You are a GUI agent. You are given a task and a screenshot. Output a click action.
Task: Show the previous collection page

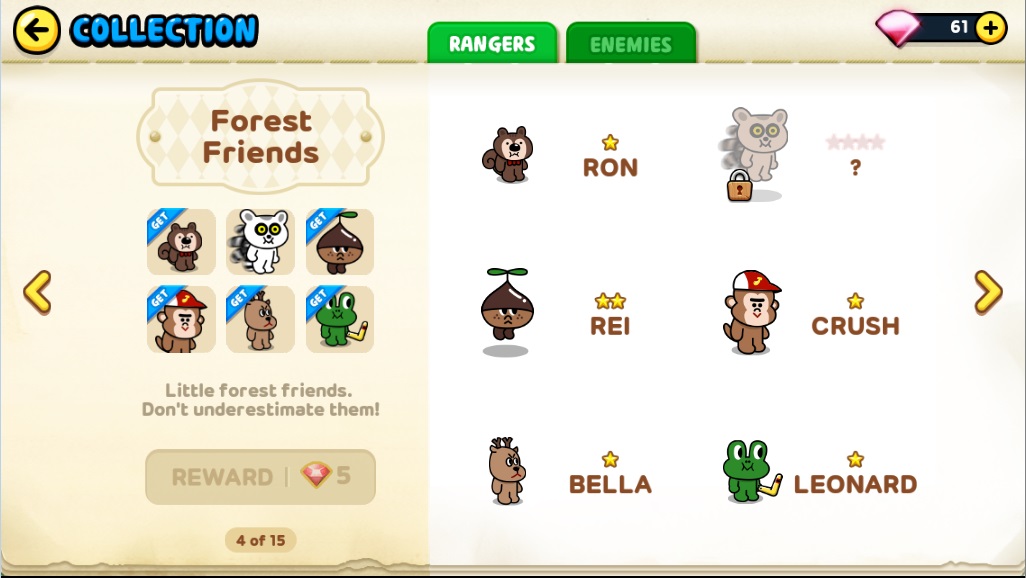tap(37, 292)
